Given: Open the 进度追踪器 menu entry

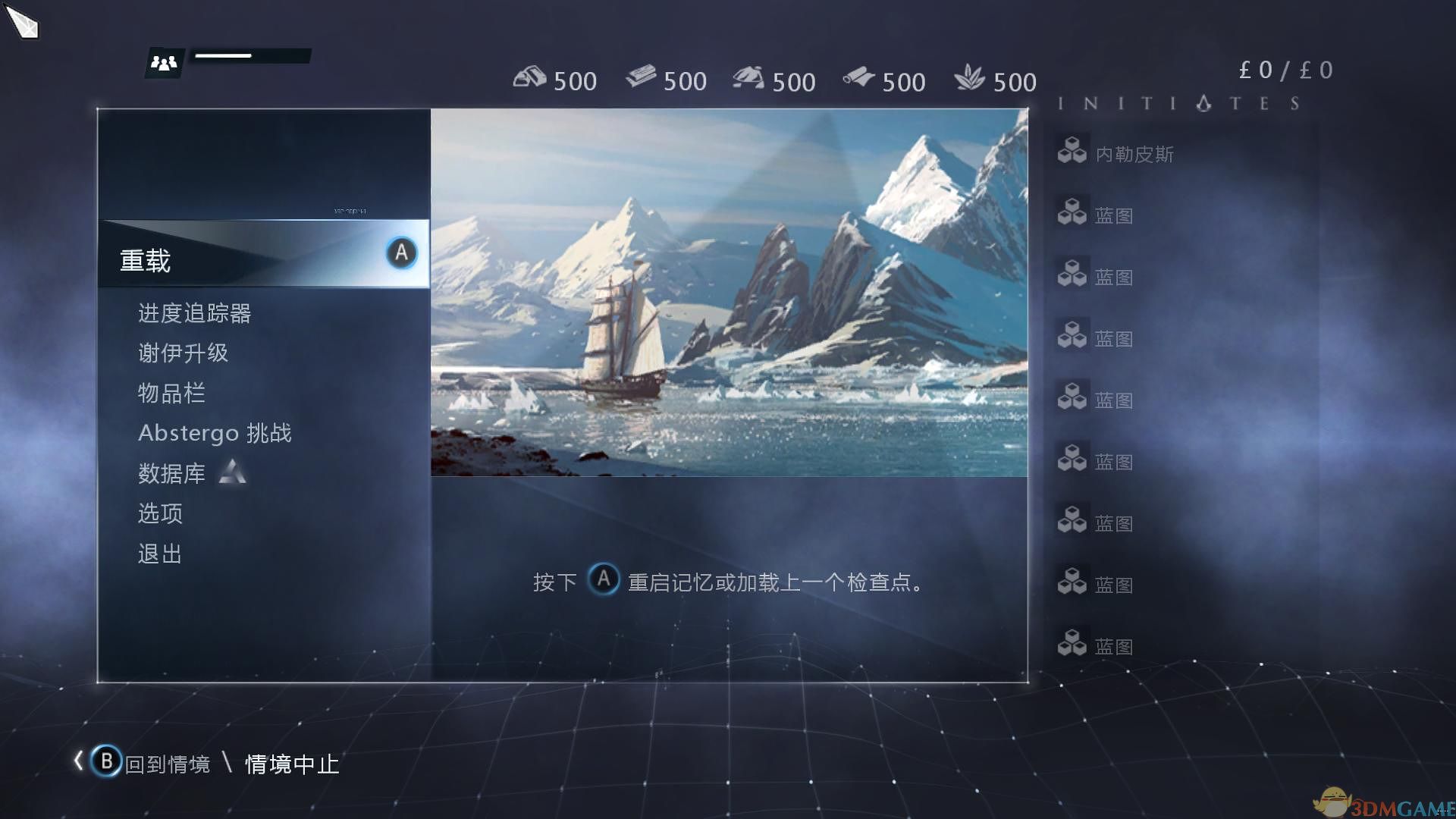Looking at the screenshot, I should tap(195, 313).
